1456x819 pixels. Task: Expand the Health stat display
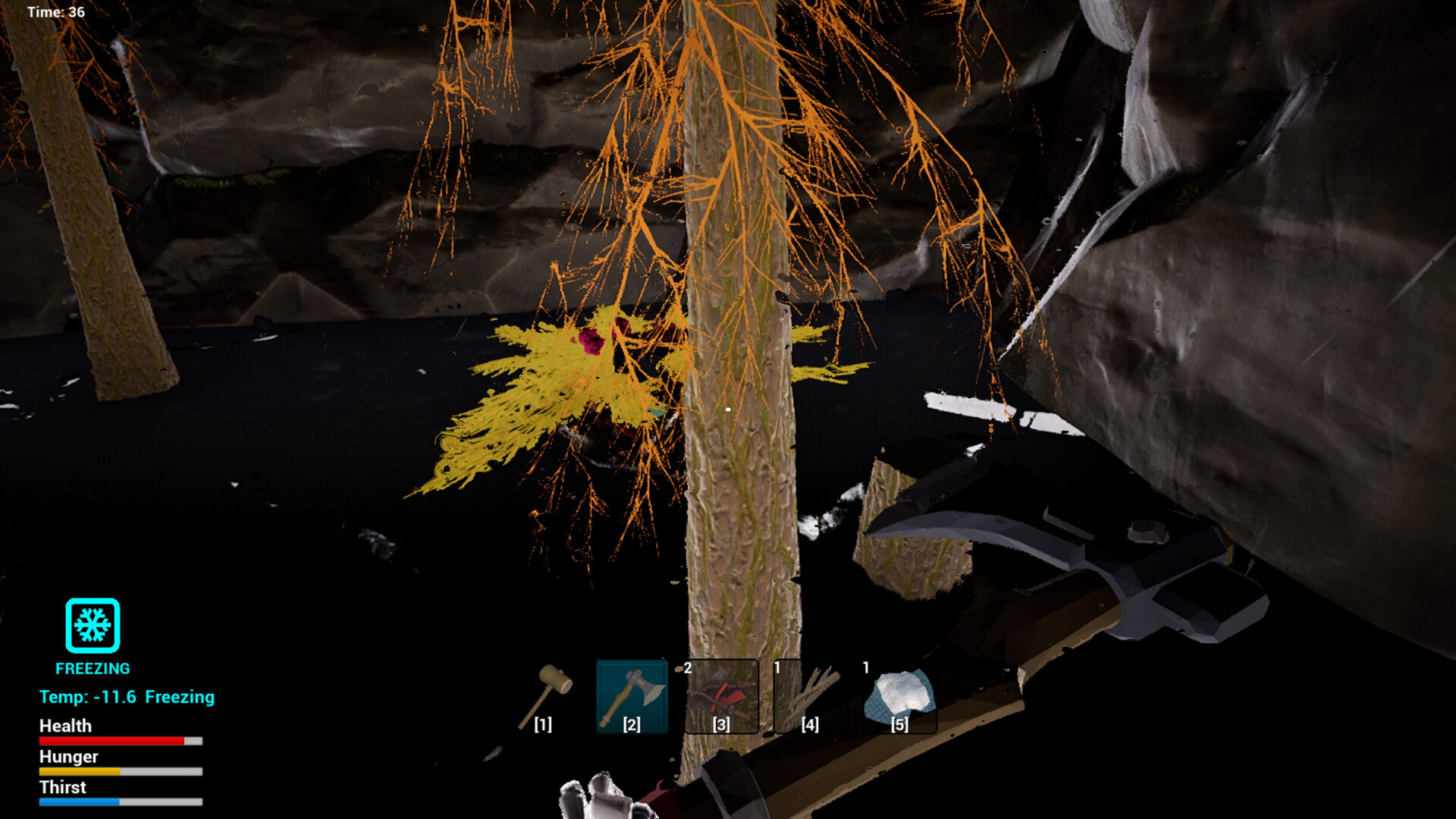click(120, 739)
